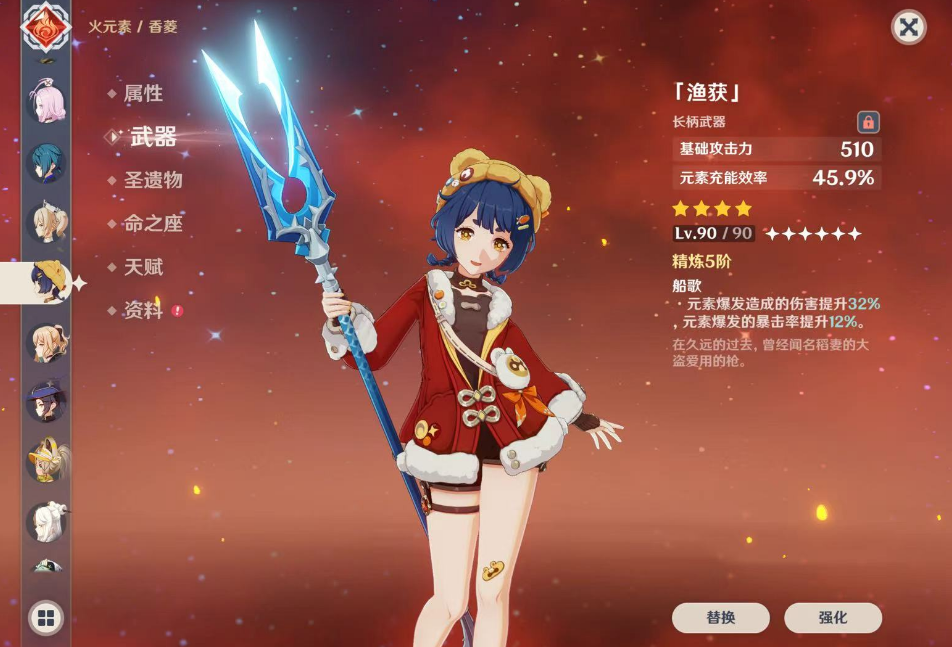Toggle the red weapon lock icon
952x647 pixels.
[868, 122]
